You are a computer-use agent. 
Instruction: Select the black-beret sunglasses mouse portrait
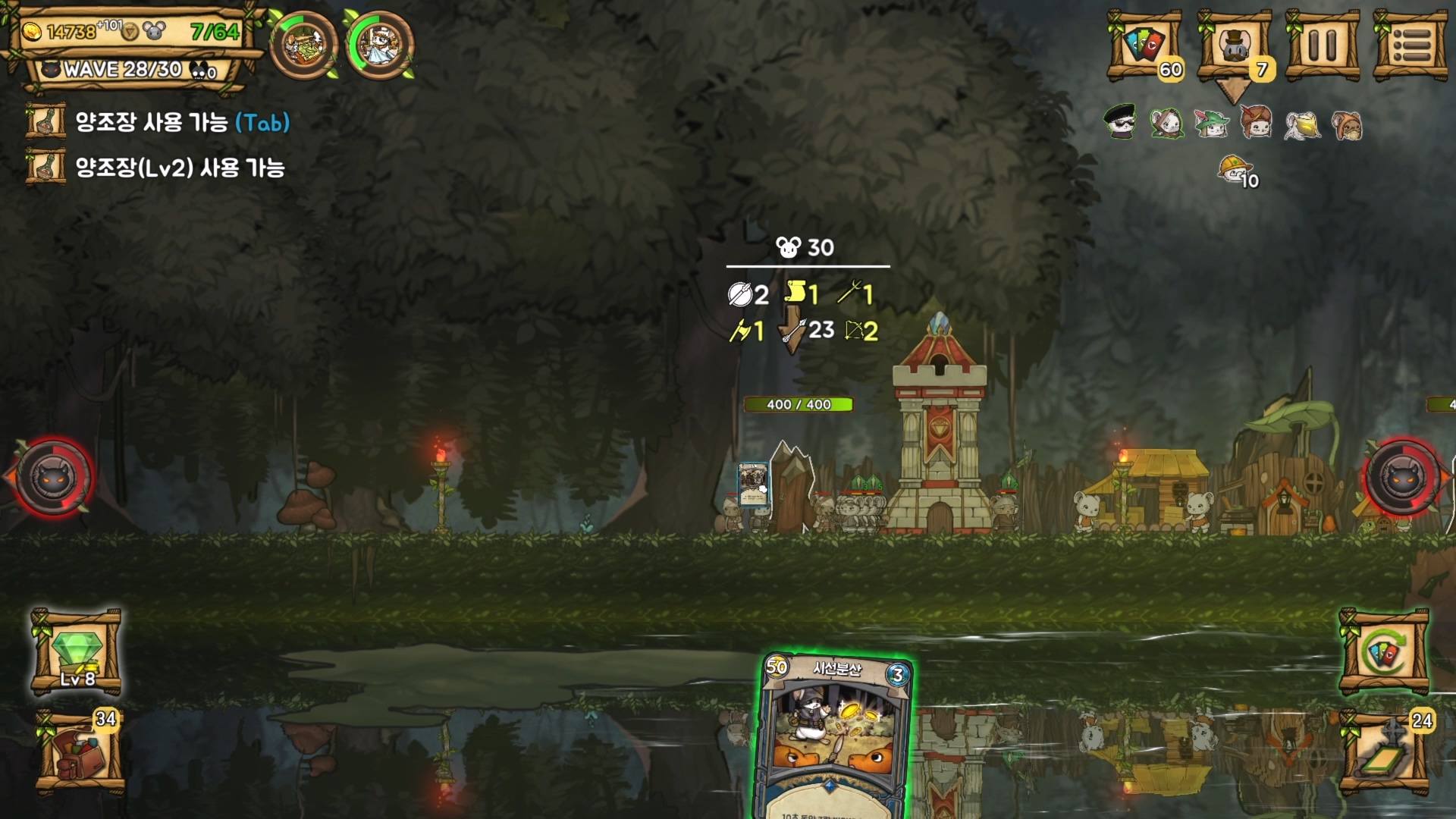[x=1120, y=123]
